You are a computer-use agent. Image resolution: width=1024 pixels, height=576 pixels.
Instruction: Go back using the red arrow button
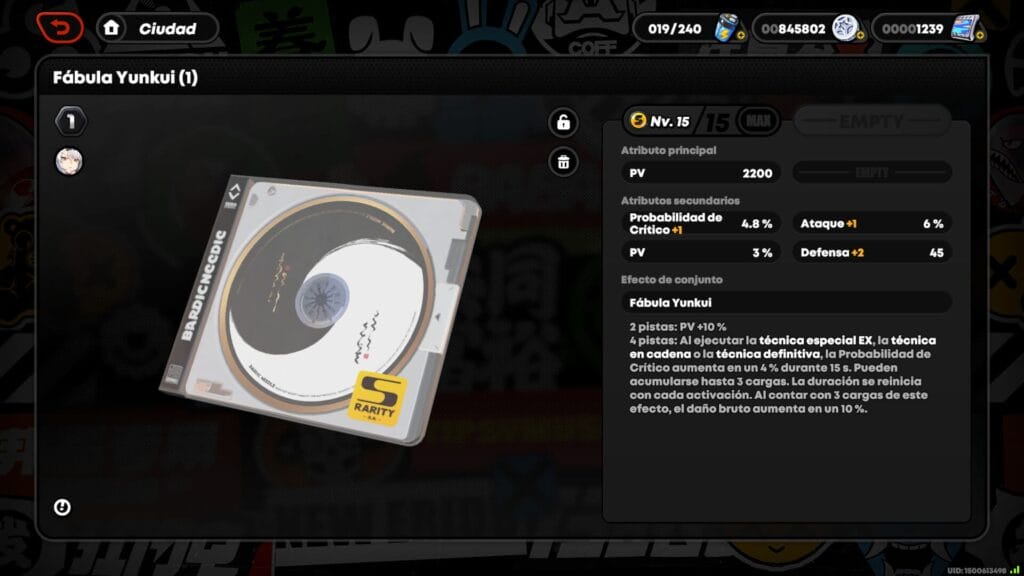pyautogui.click(x=60, y=28)
